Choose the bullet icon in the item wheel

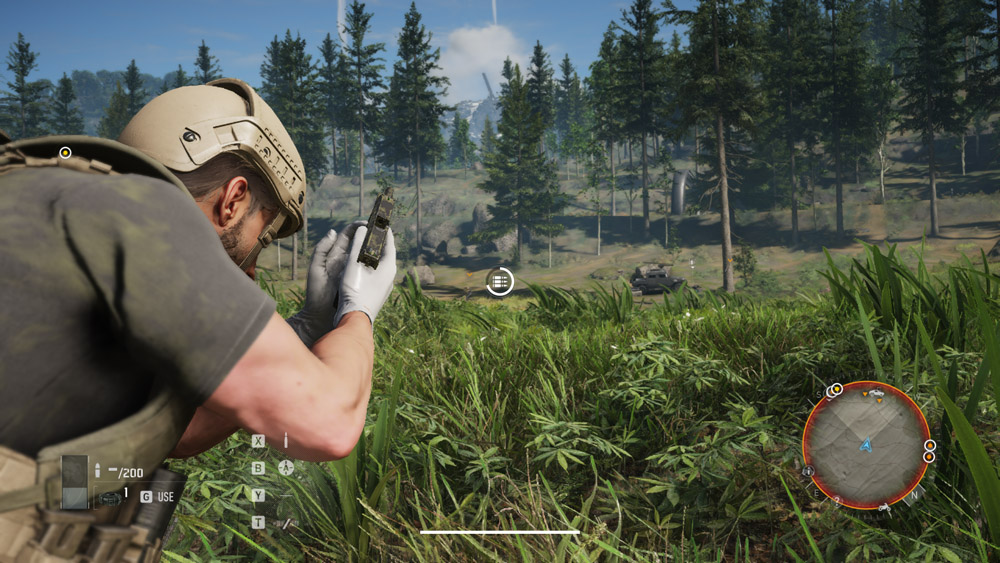(x=286, y=440)
